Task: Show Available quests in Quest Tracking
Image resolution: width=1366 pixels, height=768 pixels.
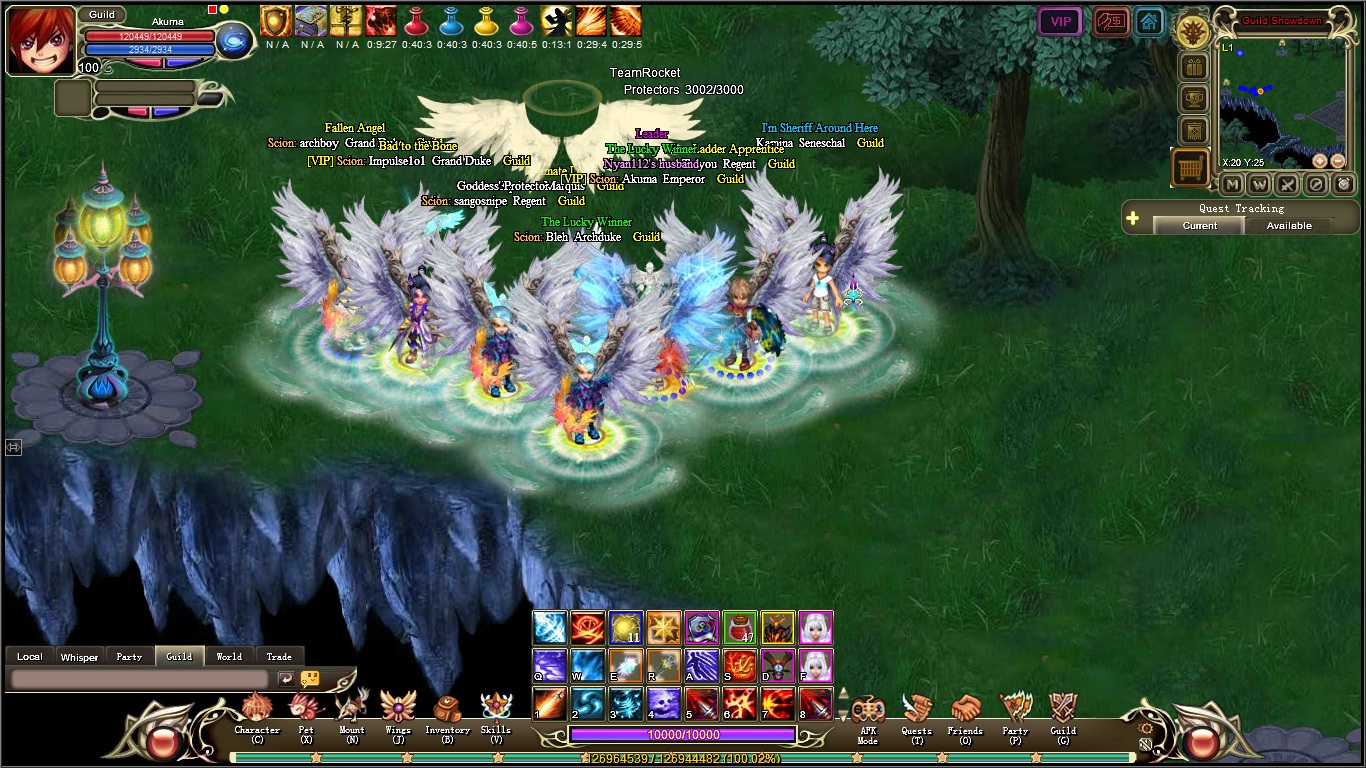Action: 1289,226
